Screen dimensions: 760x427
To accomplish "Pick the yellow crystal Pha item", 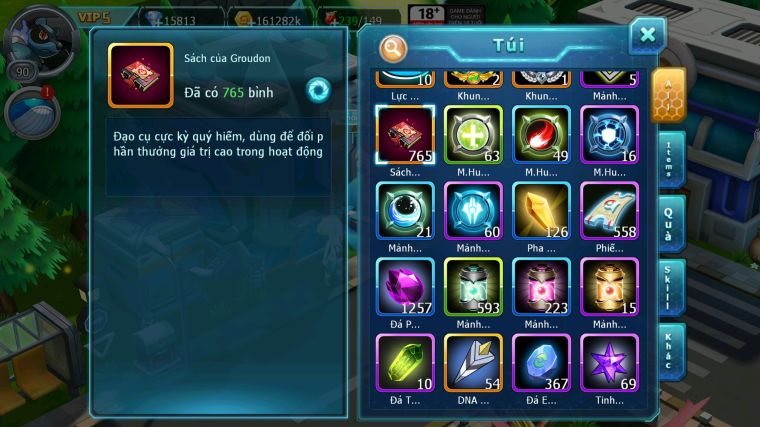I will (x=541, y=210).
